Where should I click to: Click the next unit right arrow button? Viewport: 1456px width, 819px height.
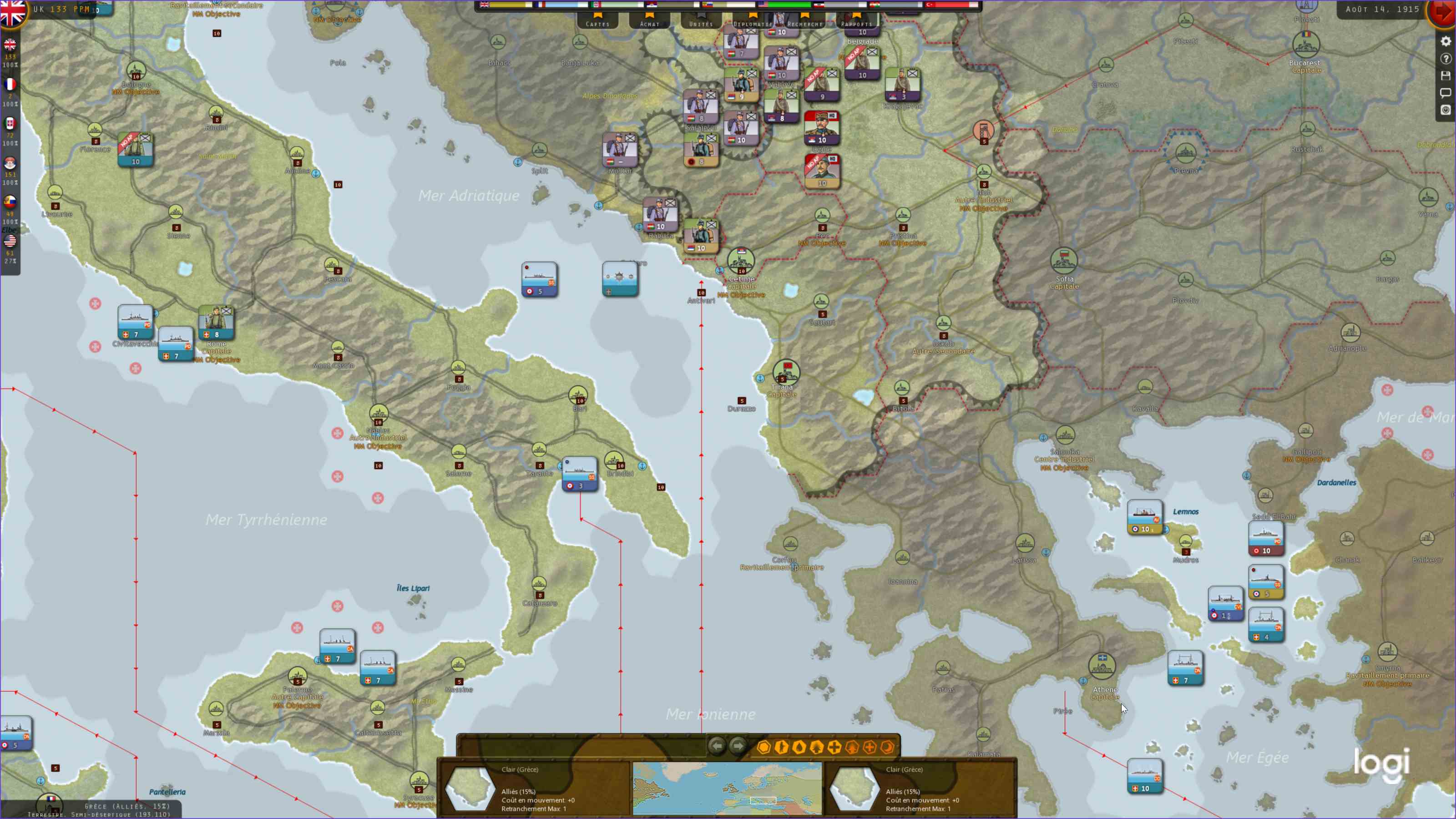tap(738, 746)
